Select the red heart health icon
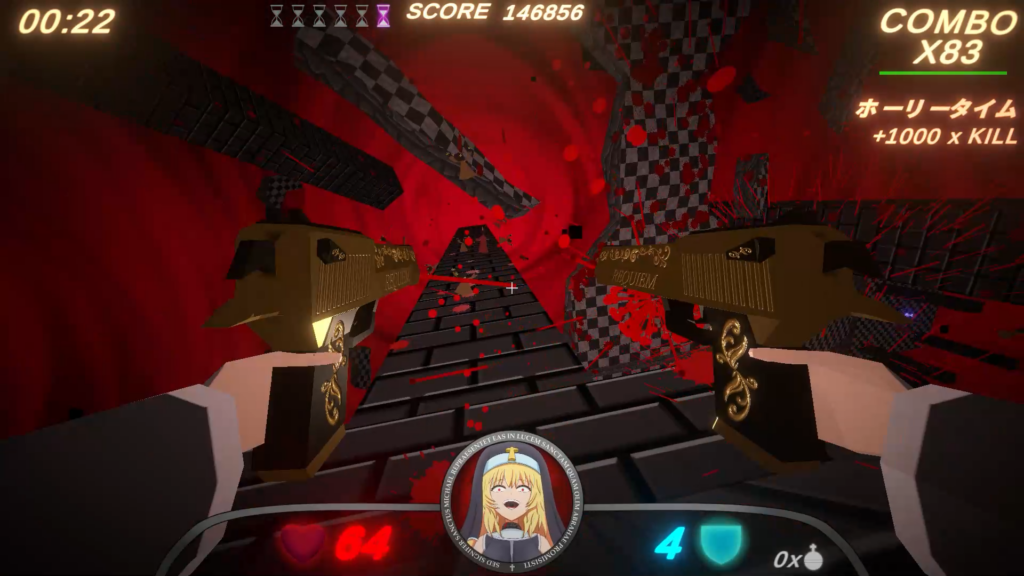Screen dimensions: 1024x576 [x=301, y=544]
